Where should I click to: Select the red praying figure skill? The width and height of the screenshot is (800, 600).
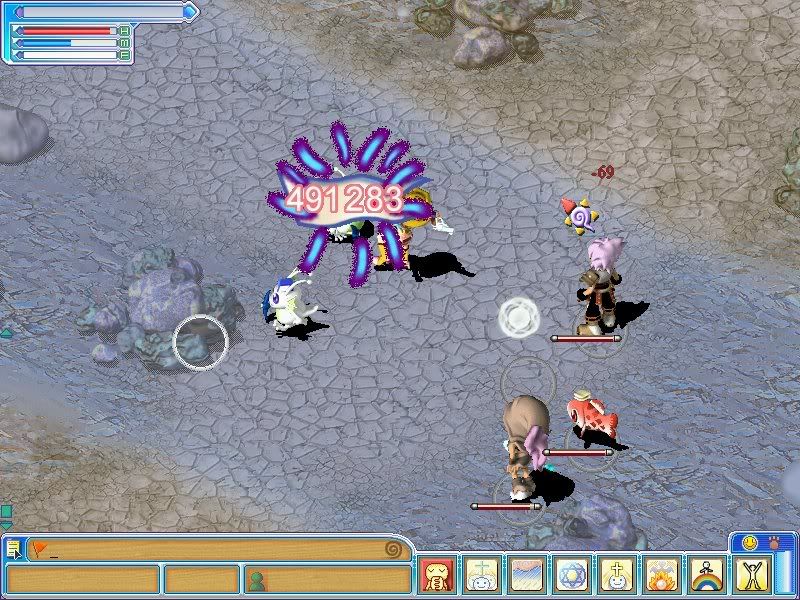[438, 577]
